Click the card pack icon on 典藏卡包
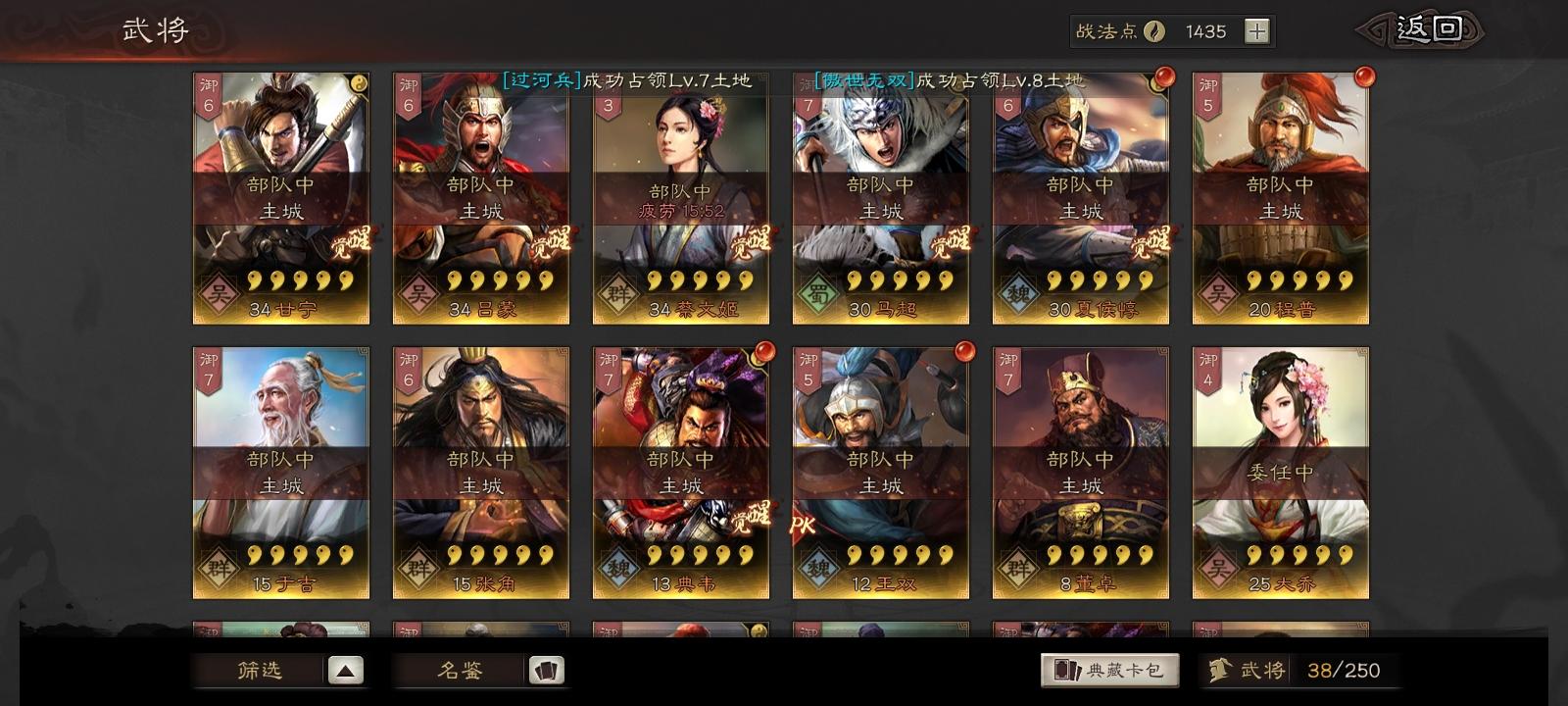The image size is (1568, 706). click(x=1066, y=669)
